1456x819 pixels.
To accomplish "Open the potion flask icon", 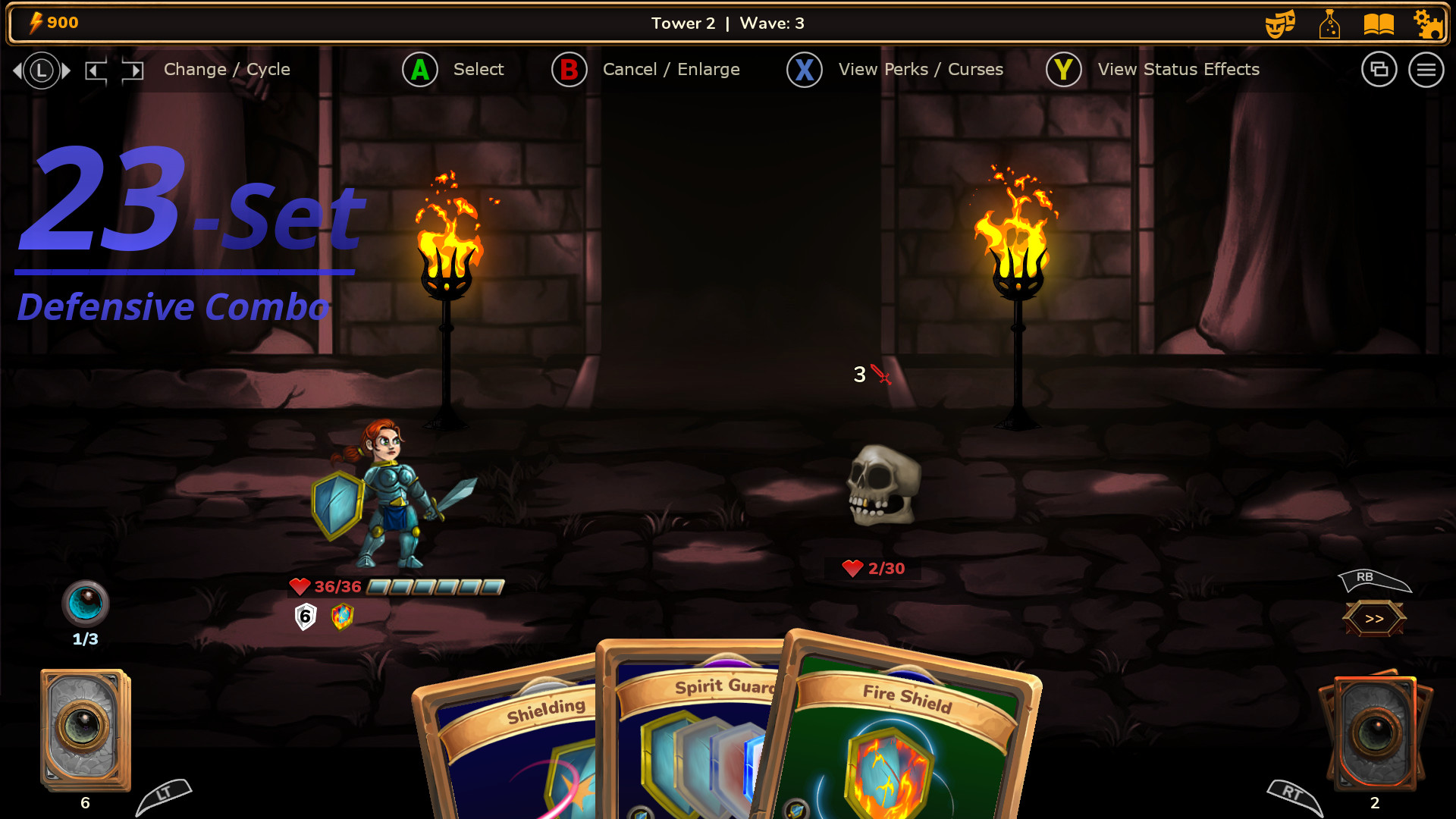I will pyautogui.click(x=1329, y=24).
